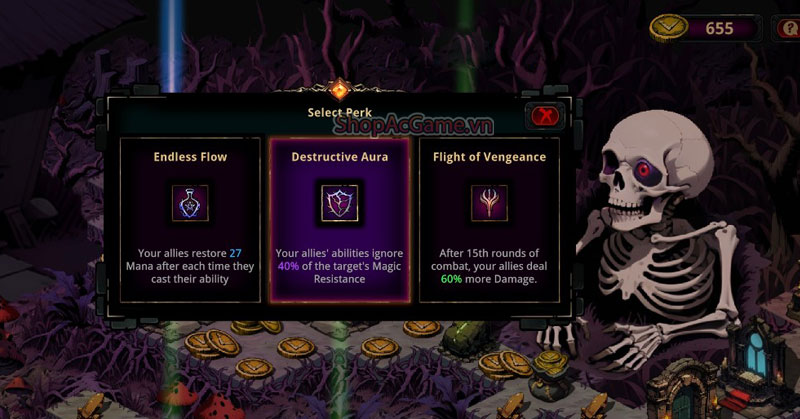Close the Select Perk window
Viewport: 800px width, 419px height.
(545, 115)
